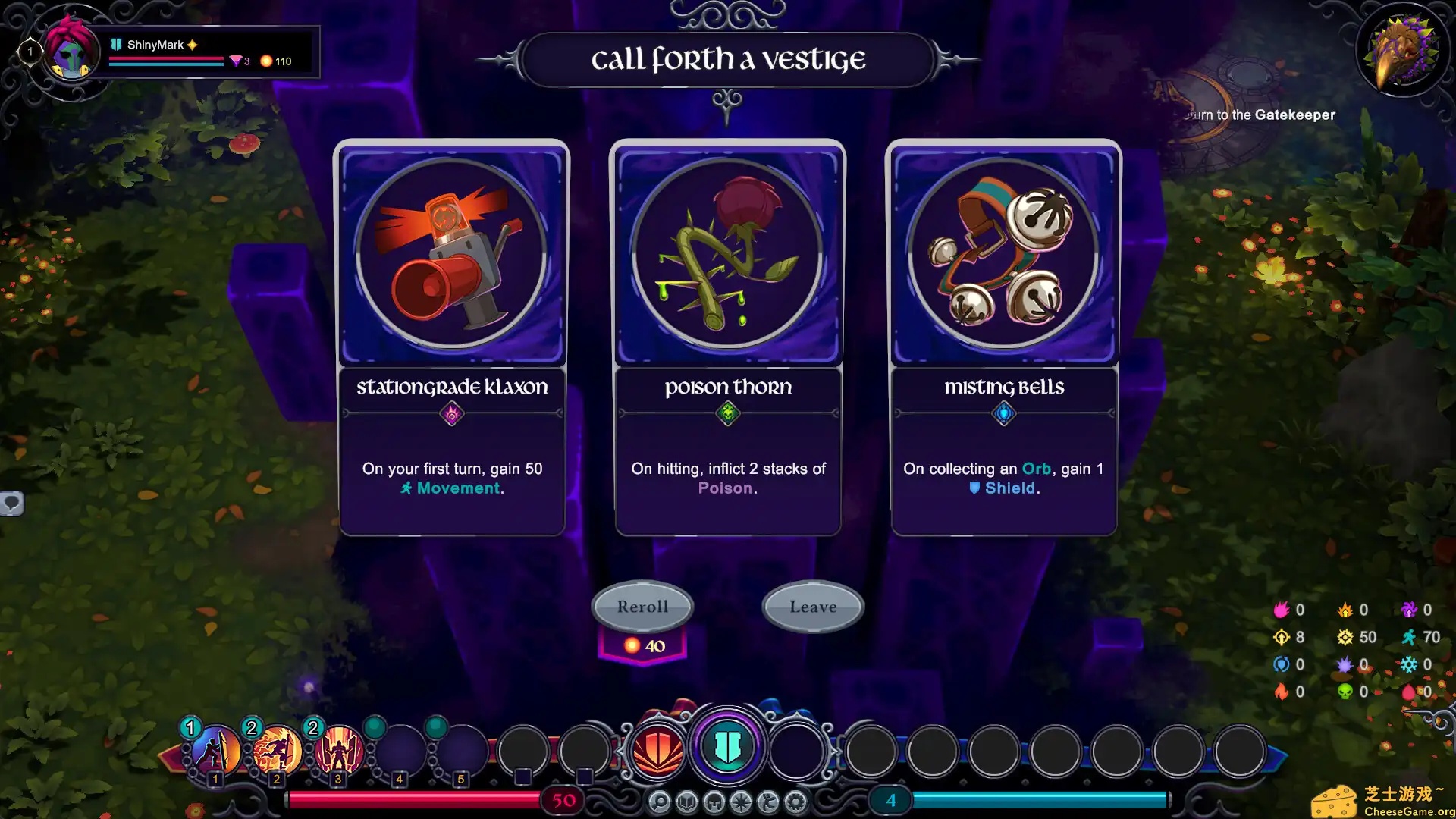Click the bird mask portrait in corner
This screenshot has width=1456, height=819.
tap(1402, 52)
